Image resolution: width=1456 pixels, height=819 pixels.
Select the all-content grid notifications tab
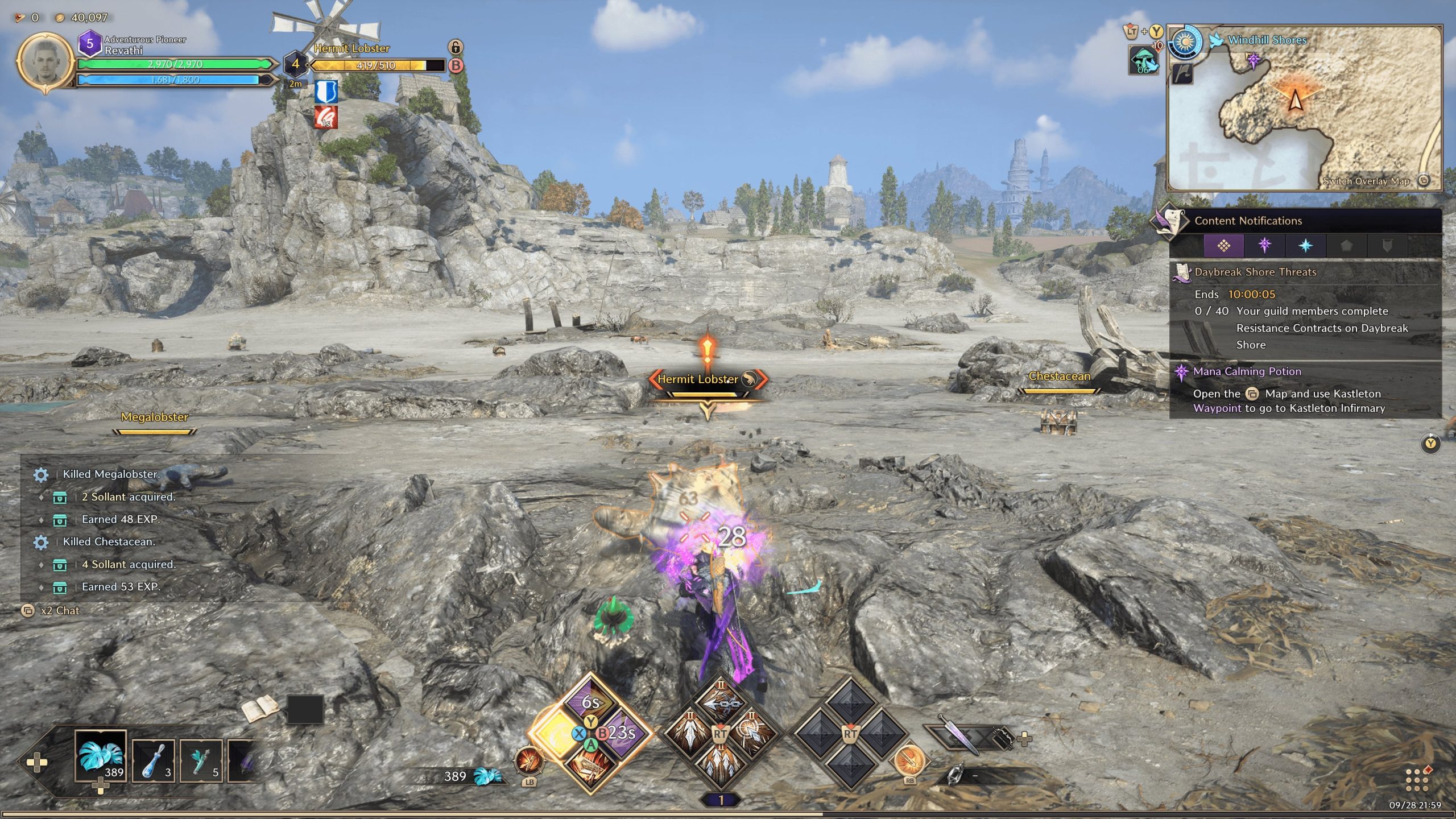tap(1223, 245)
